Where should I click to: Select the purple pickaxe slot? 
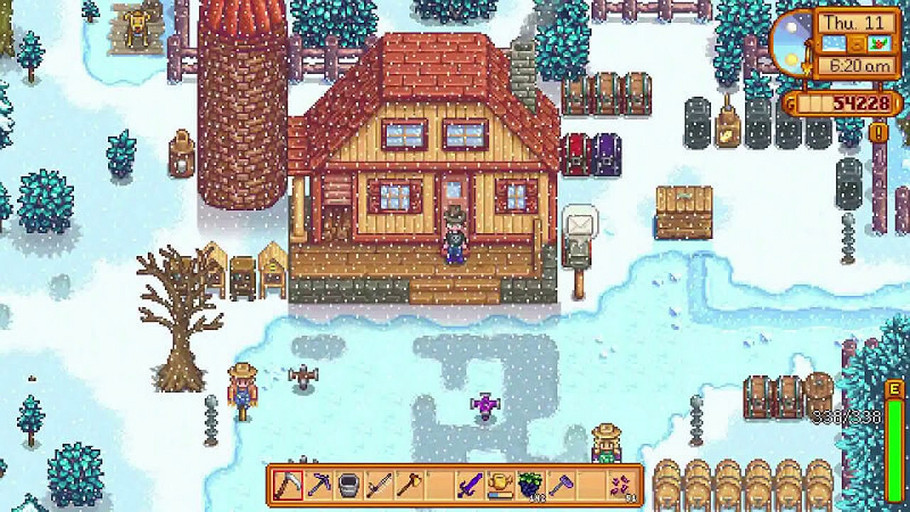click(319, 485)
